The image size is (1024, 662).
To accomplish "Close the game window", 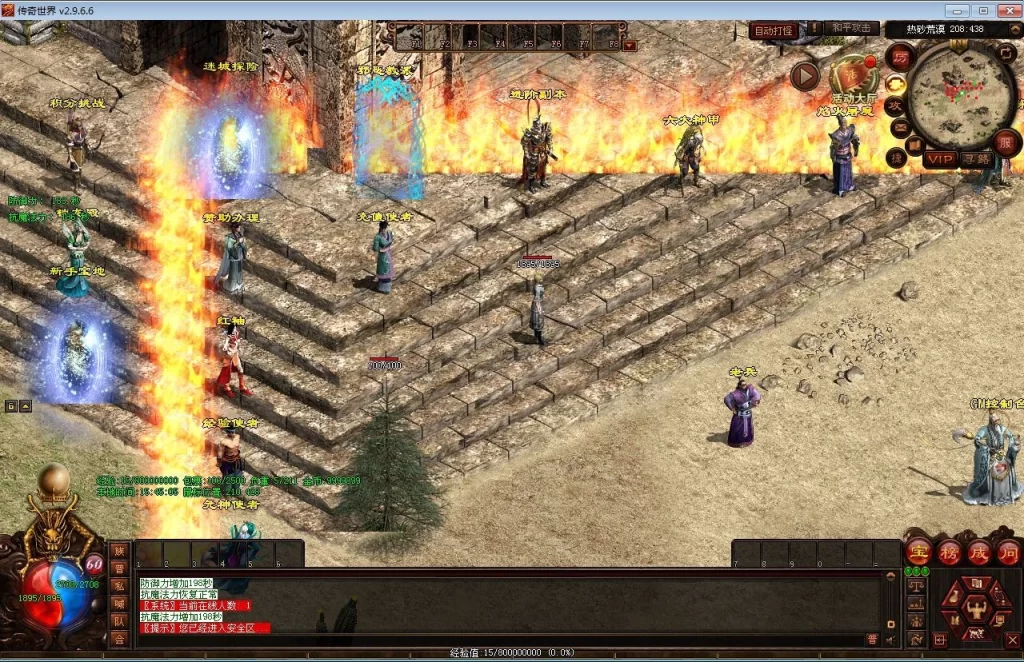I will [x=1008, y=9].
